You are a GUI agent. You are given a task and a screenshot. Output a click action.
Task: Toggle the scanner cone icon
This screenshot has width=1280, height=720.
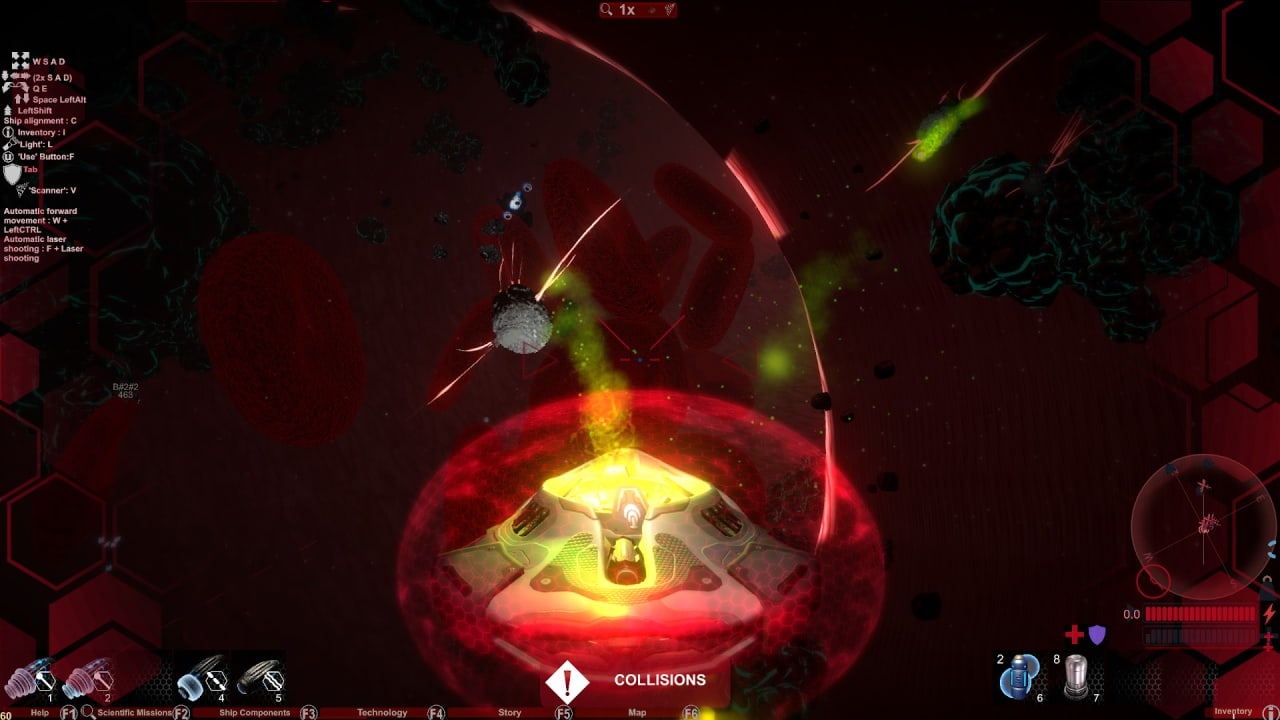[x=669, y=10]
